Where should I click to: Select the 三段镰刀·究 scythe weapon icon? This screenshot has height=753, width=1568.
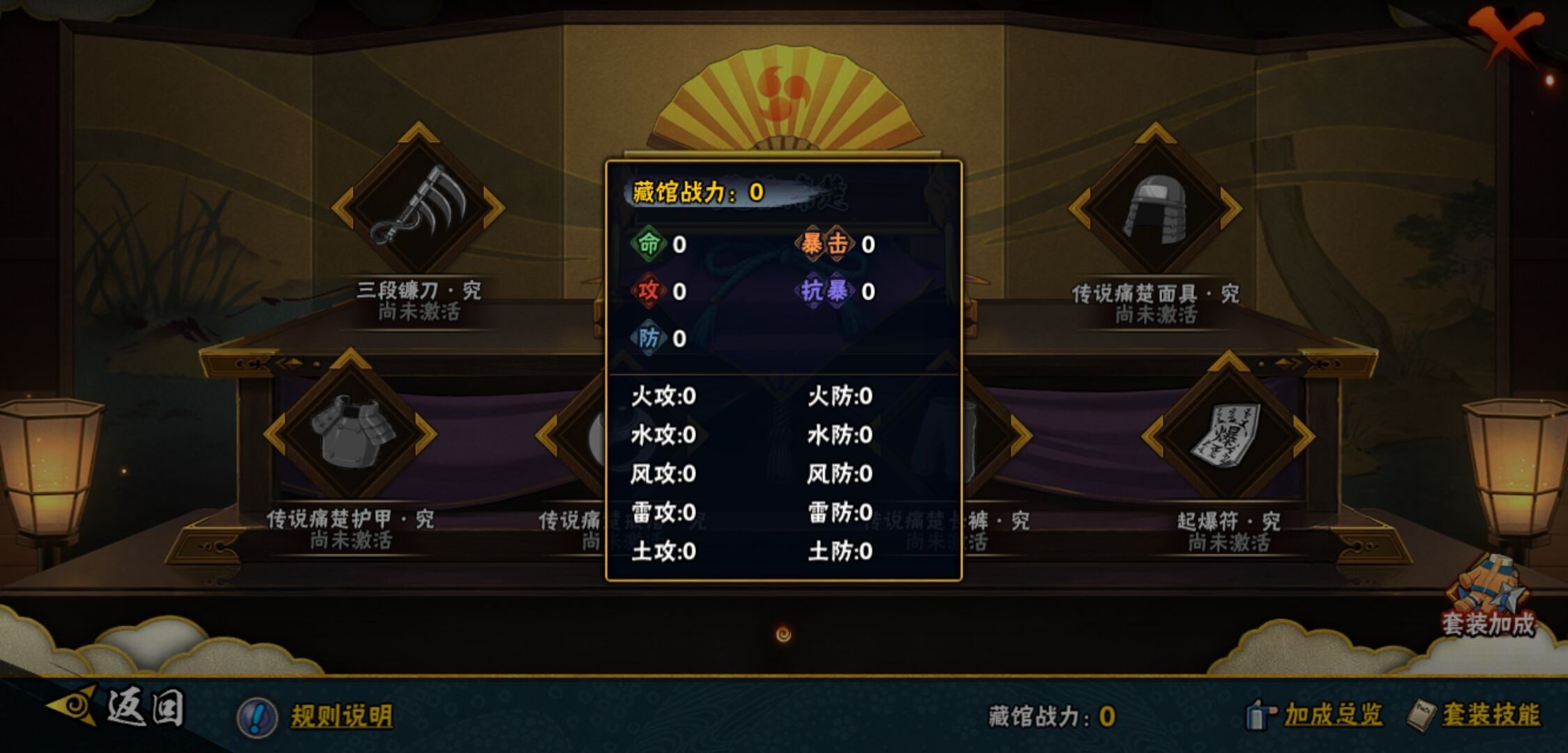coord(416,206)
